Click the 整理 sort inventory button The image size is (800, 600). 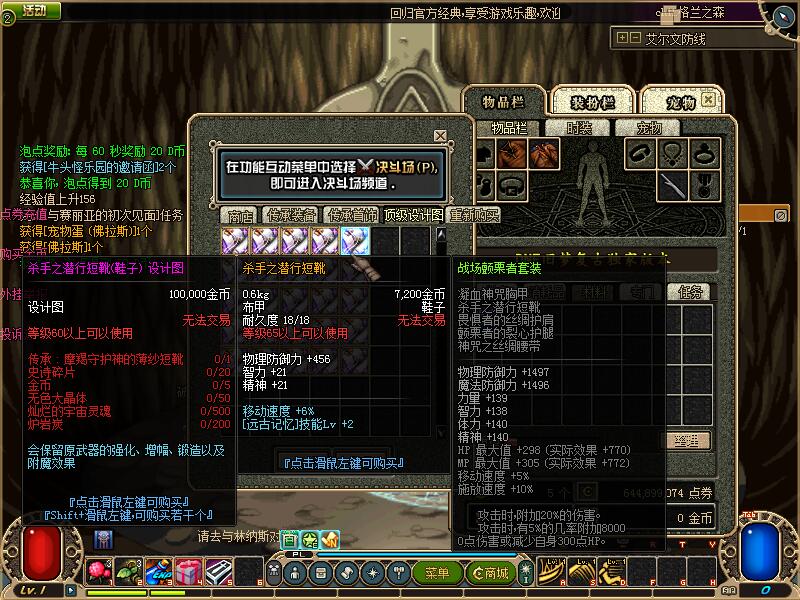point(684,440)
